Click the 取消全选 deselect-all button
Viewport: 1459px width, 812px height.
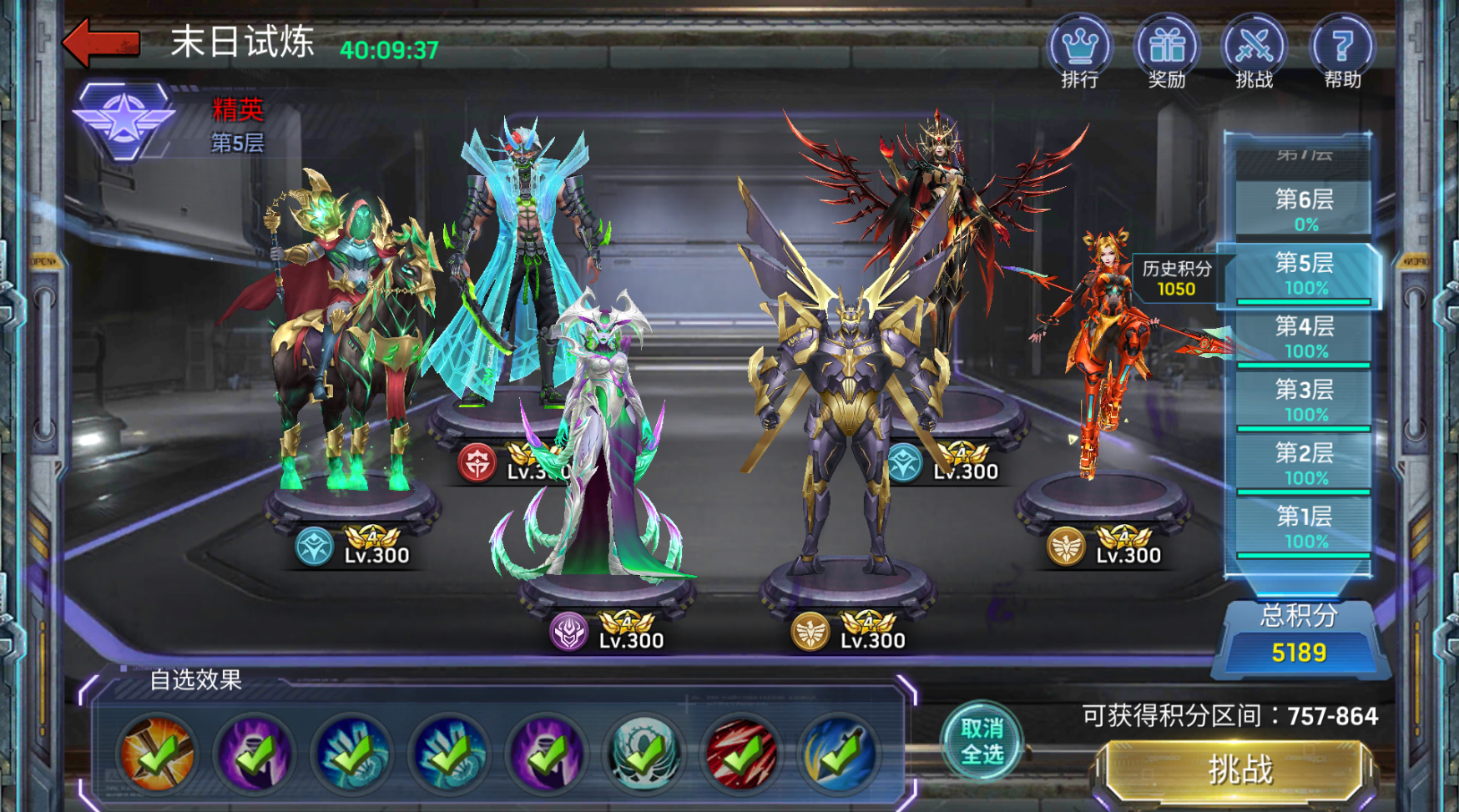tap(982, 741)
